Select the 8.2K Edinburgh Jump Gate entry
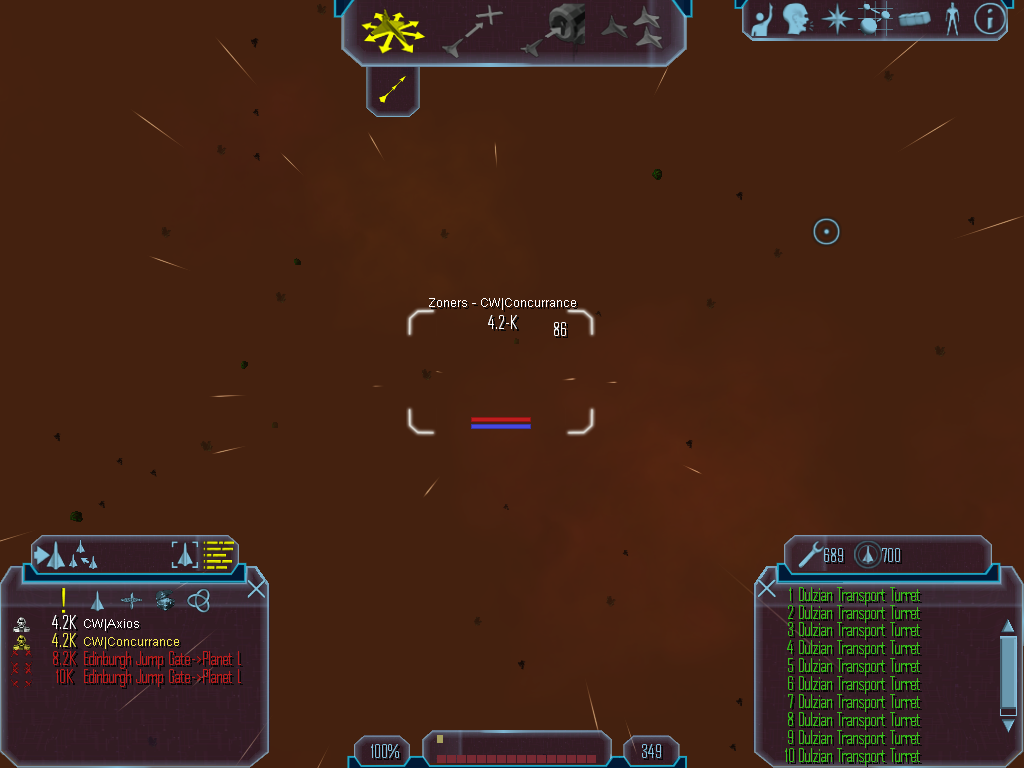The height and width of the screenshot is (768, 1024). (x=161, y=660)
